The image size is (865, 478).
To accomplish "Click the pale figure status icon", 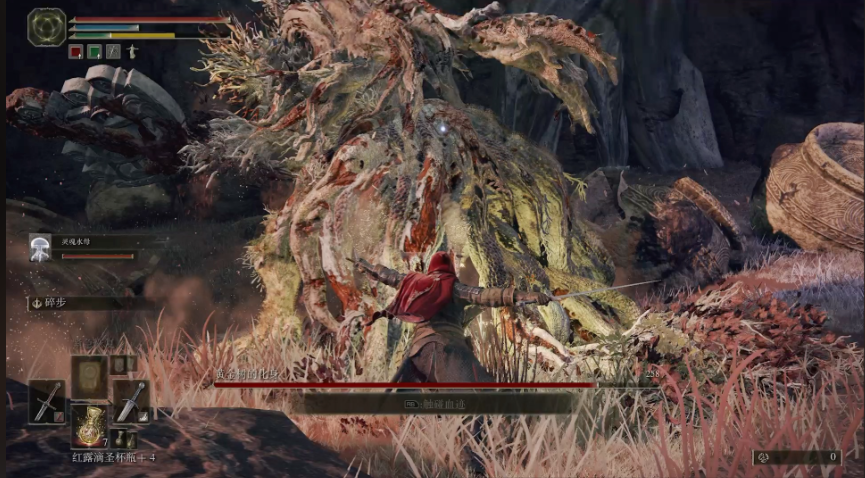I will point(131,51).
